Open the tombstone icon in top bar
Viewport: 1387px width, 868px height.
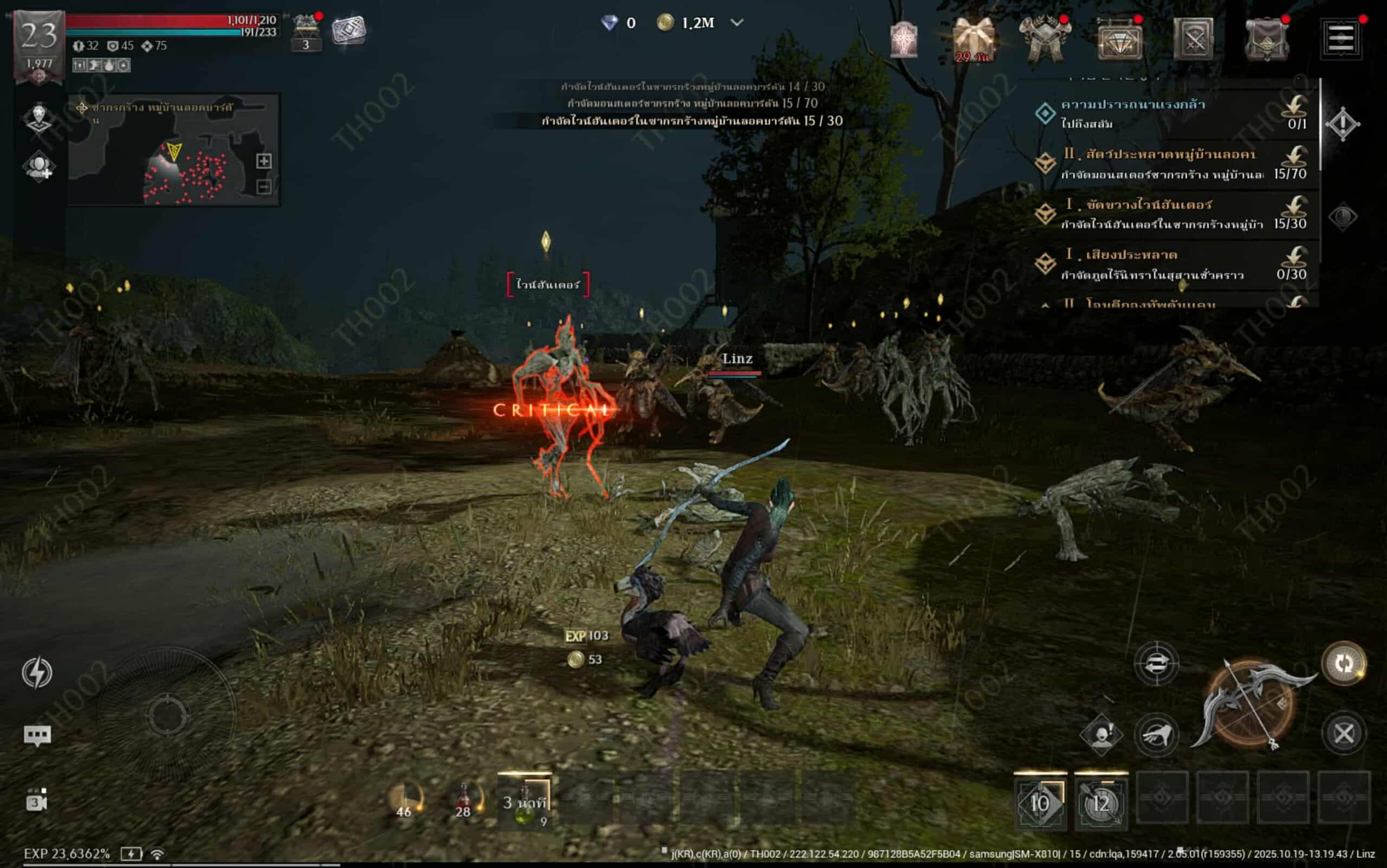[904, 39]
